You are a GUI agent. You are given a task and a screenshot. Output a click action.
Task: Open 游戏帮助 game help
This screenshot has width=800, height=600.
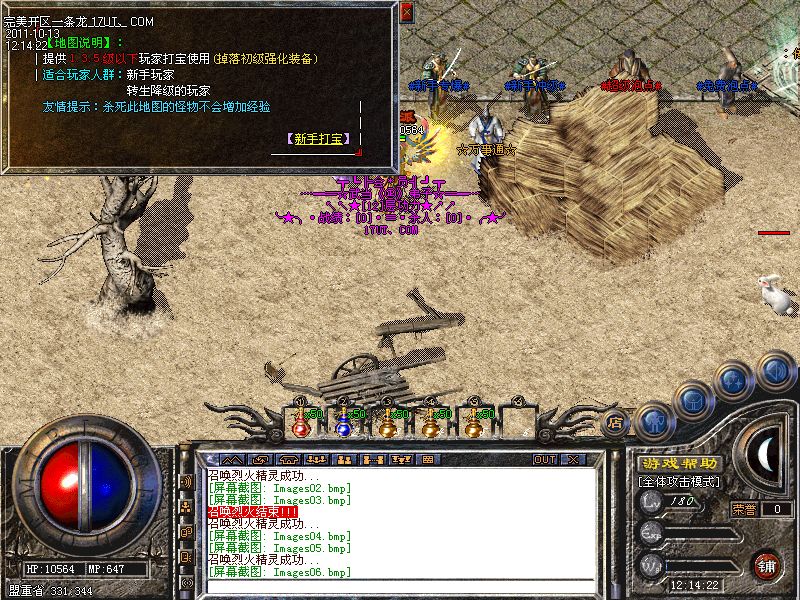678,464
